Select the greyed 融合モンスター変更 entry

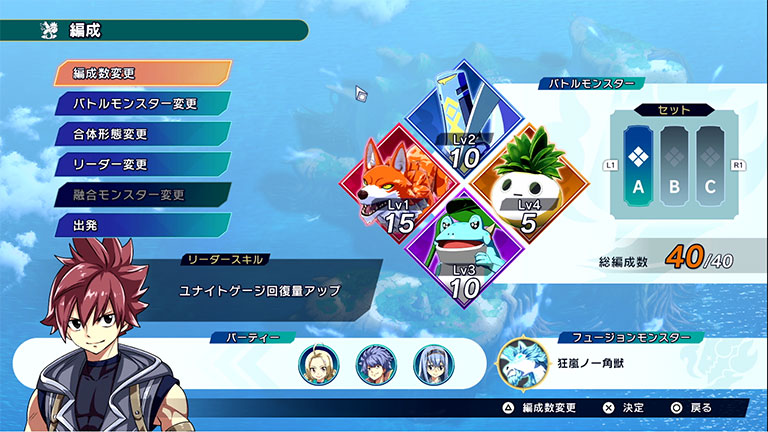(143, 194)
